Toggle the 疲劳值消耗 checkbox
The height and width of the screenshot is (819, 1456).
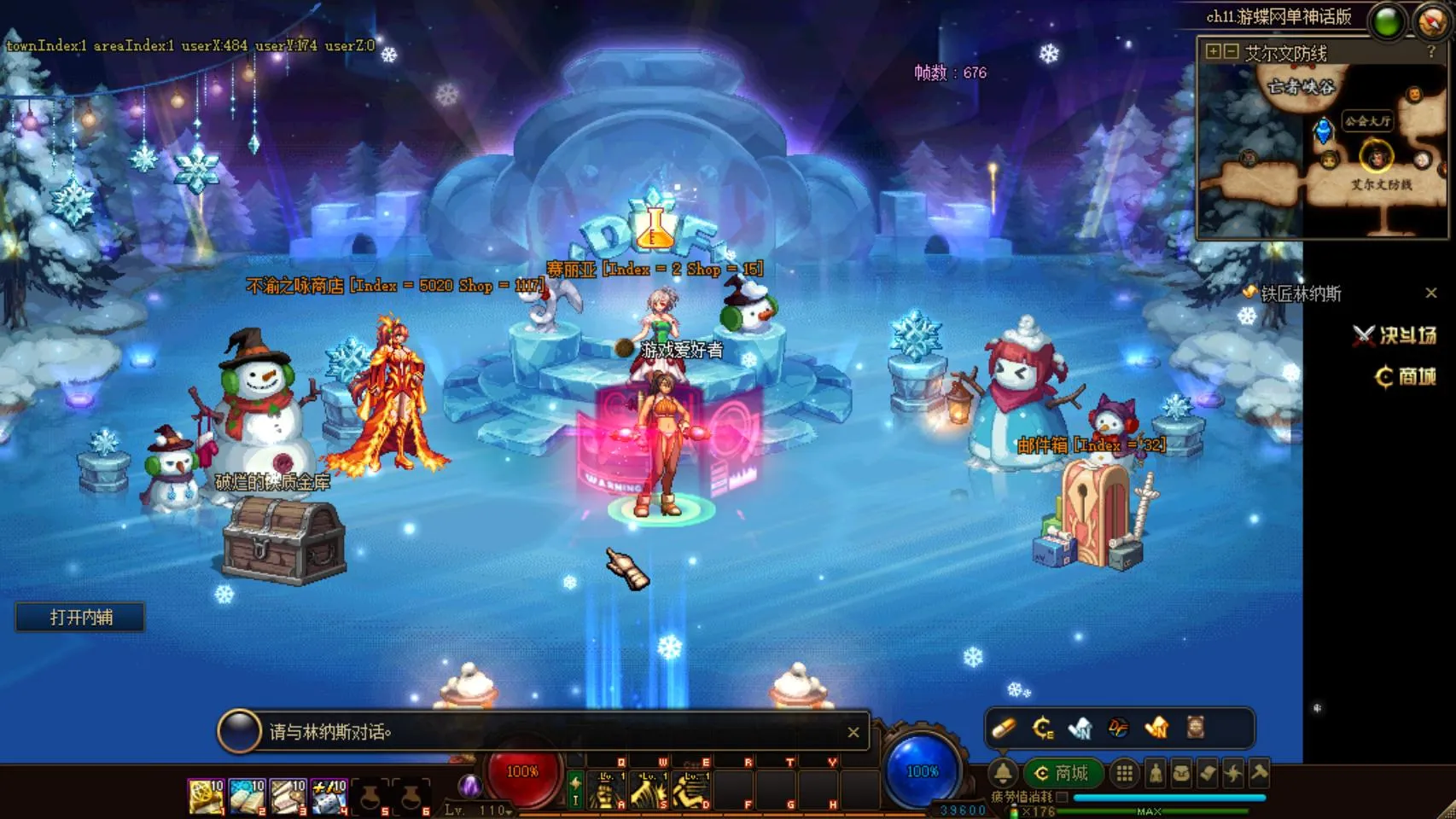[x=1062, y=797]
